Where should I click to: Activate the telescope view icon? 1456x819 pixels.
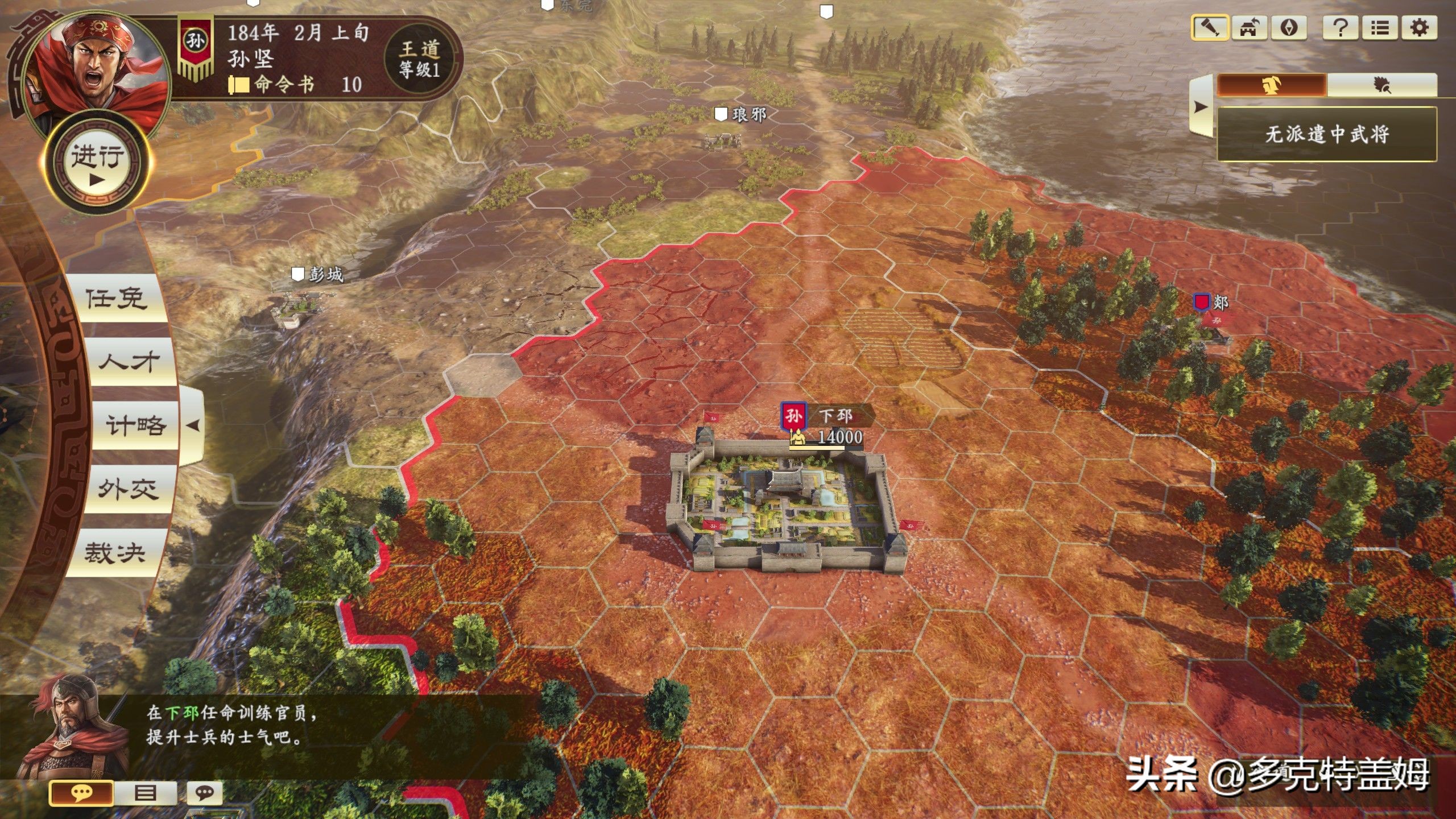(x=1210, y=28)
